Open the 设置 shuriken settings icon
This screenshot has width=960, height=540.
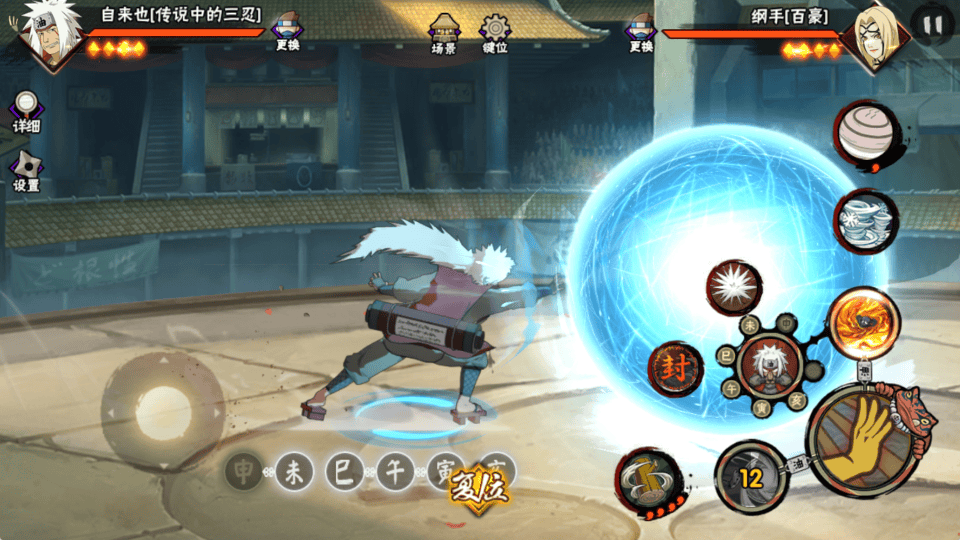[x=26, y=170]
